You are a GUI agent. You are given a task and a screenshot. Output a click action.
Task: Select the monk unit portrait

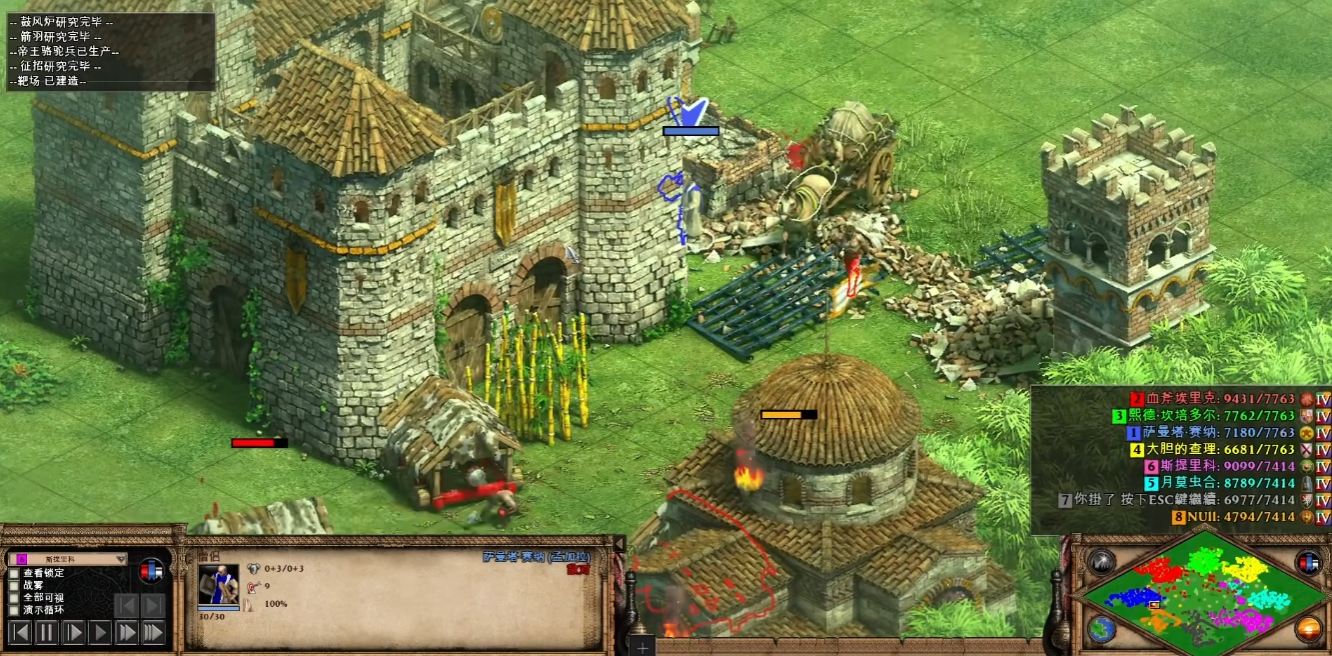tap(218, 584)
